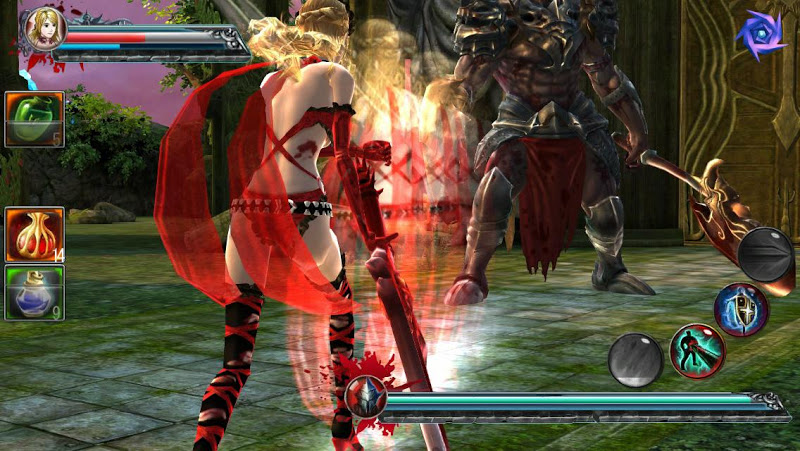
Task: Tap the gray orb above the shield skill
Action: [767, 255]
